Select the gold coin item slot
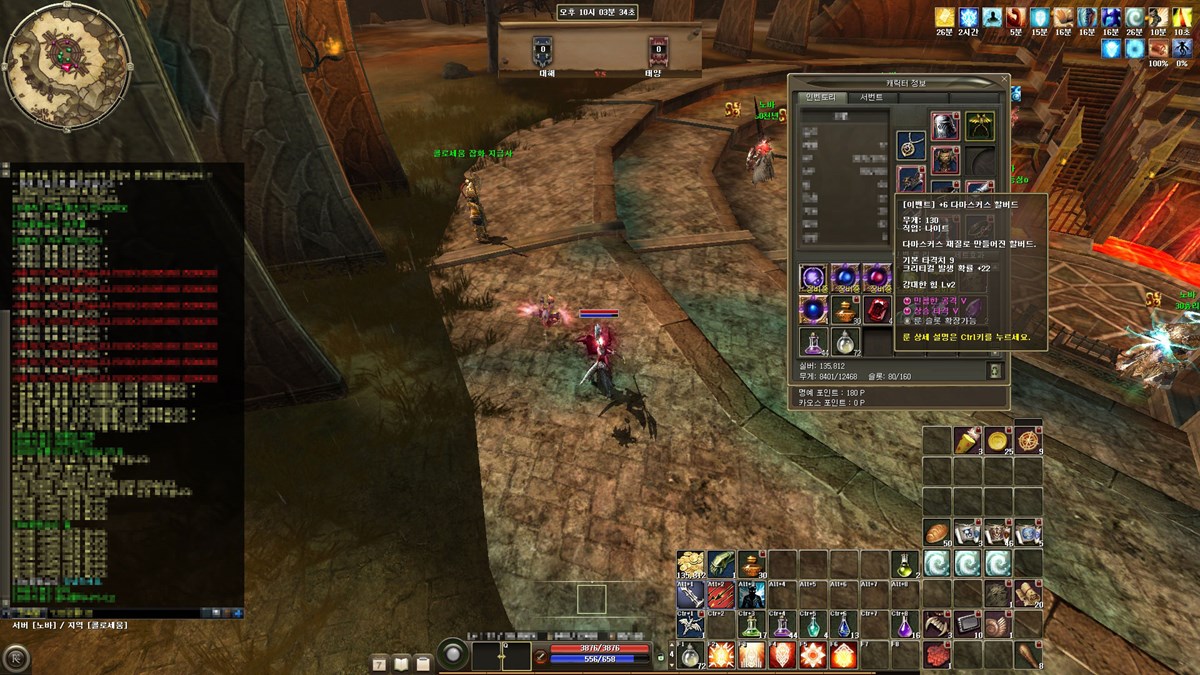Screen dimensions: 1200x675 point(998,440)
